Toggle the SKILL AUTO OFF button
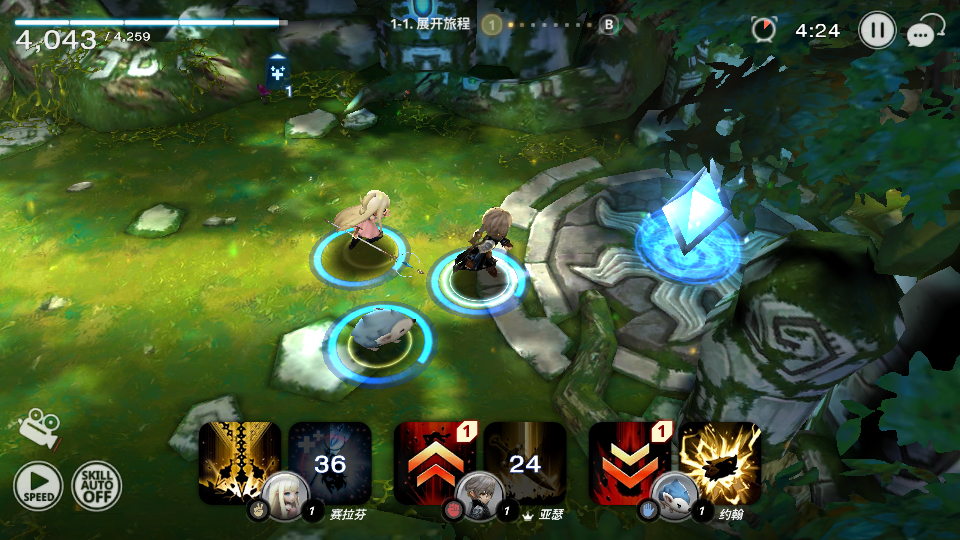960x540 pixels. tap(96, 487)
